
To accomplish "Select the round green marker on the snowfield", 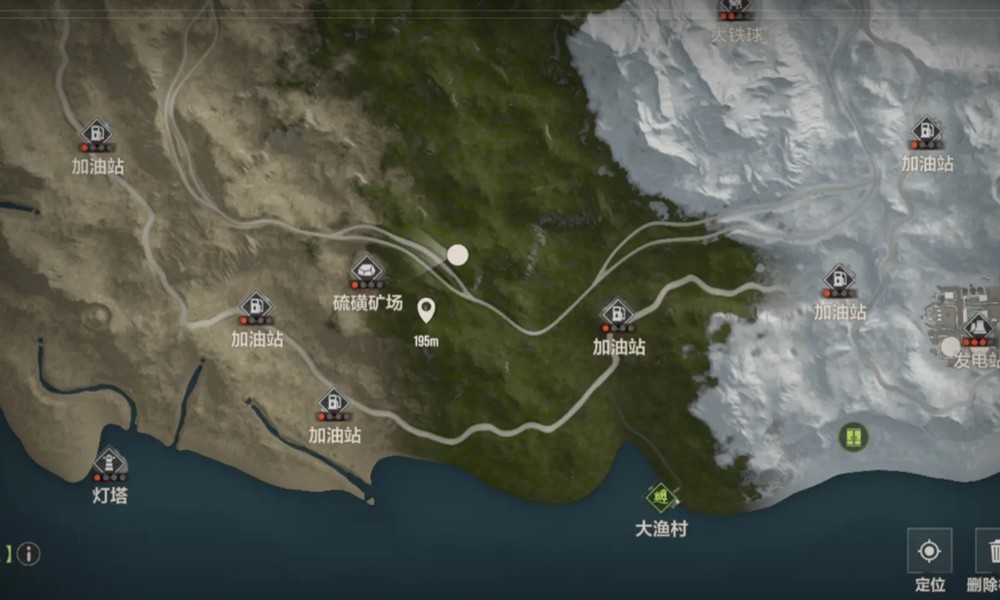I will [853, 436].
